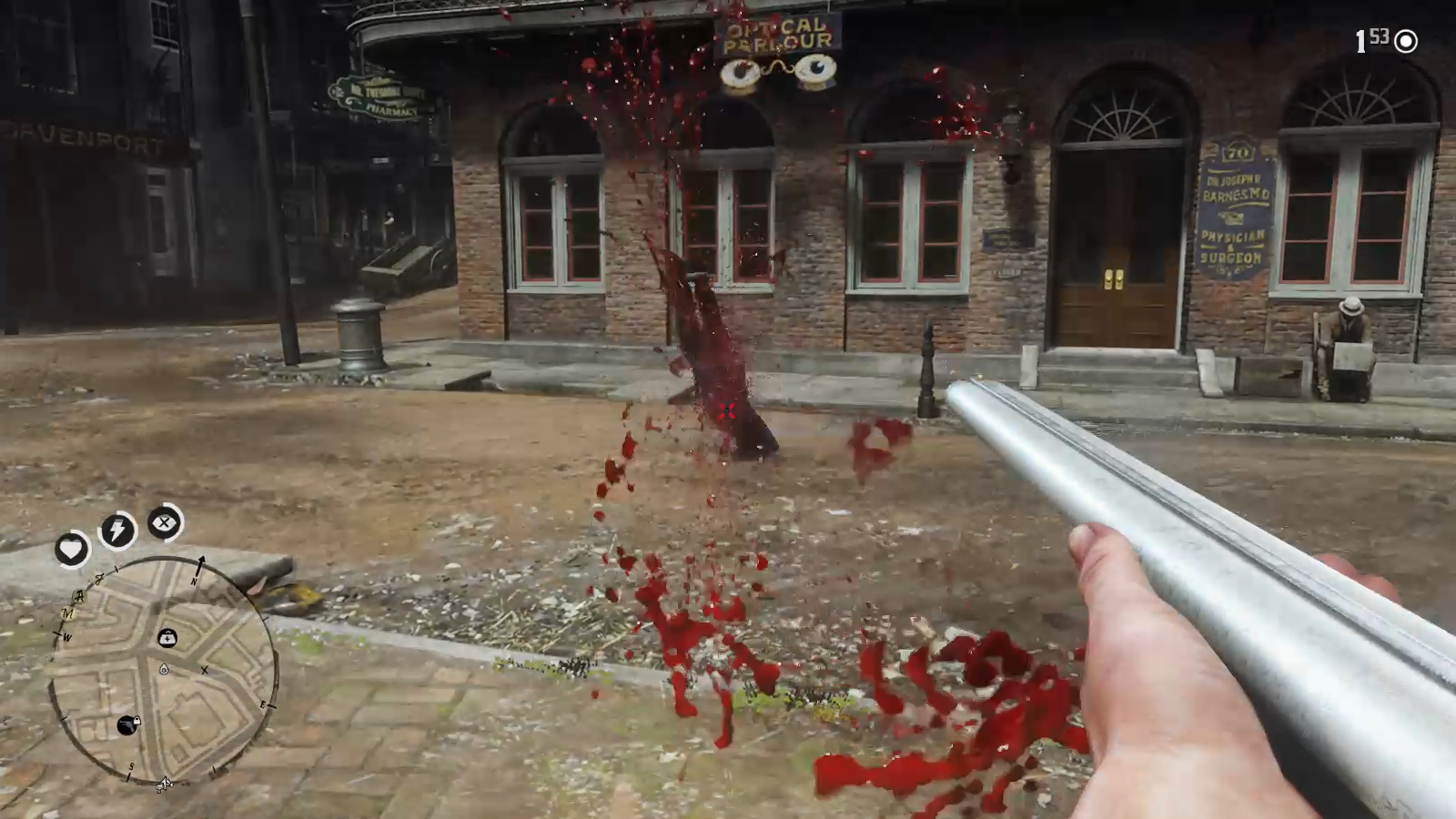Click the player position marker on minimap

(x=164, y=671)
